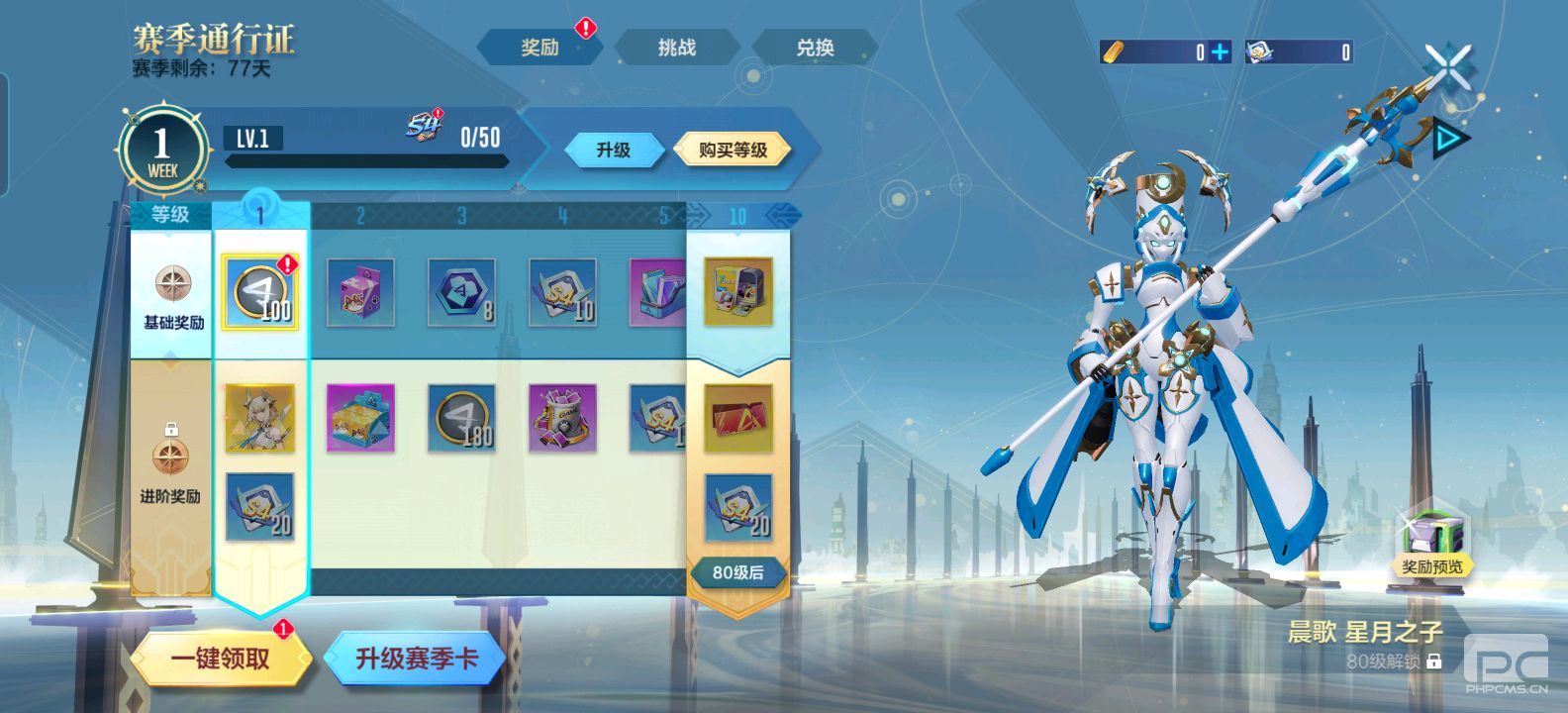
Task: Open the 兑换 tab
Action: 815,46
